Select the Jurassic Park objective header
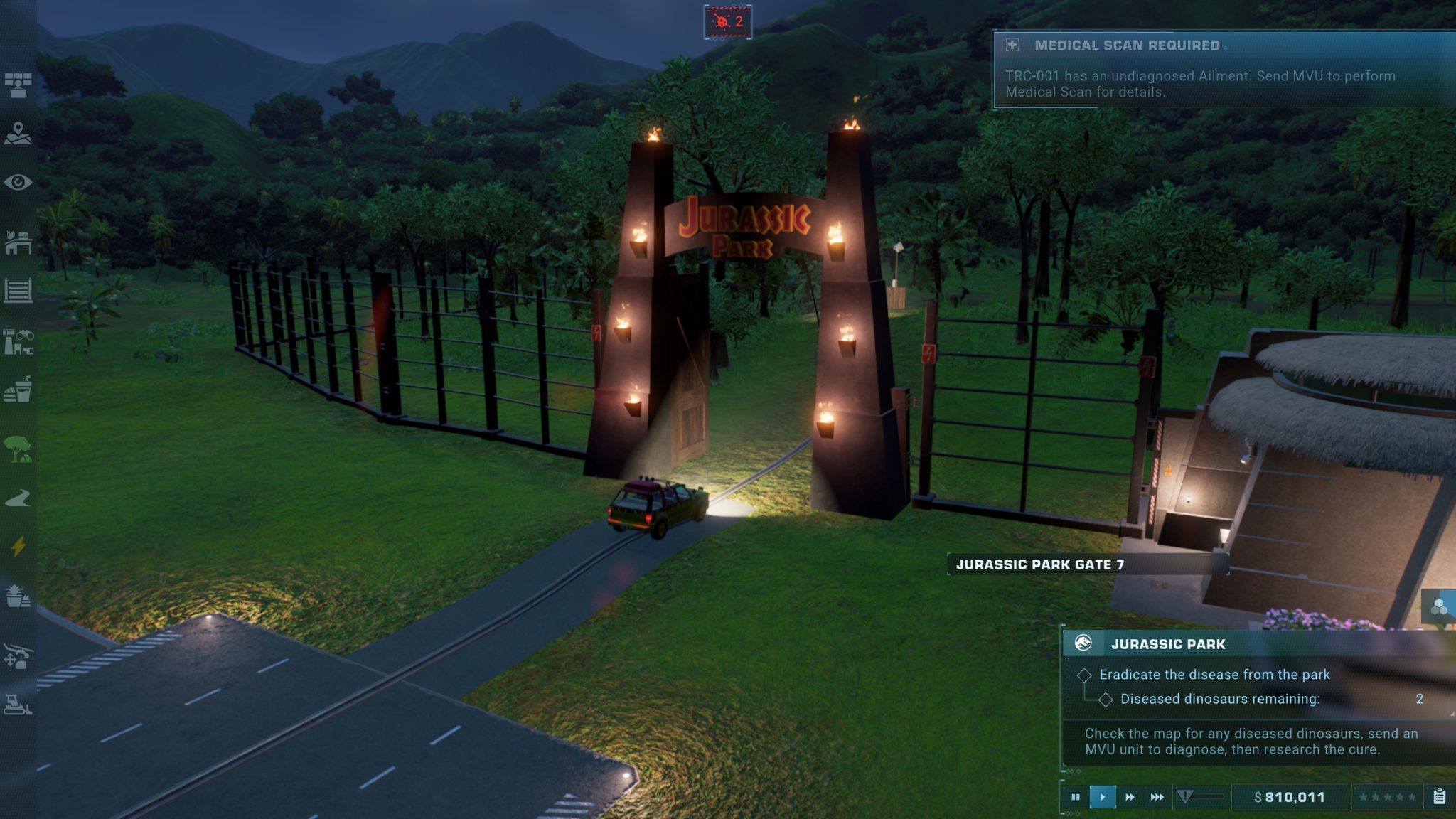 [x=1167, y=644]
